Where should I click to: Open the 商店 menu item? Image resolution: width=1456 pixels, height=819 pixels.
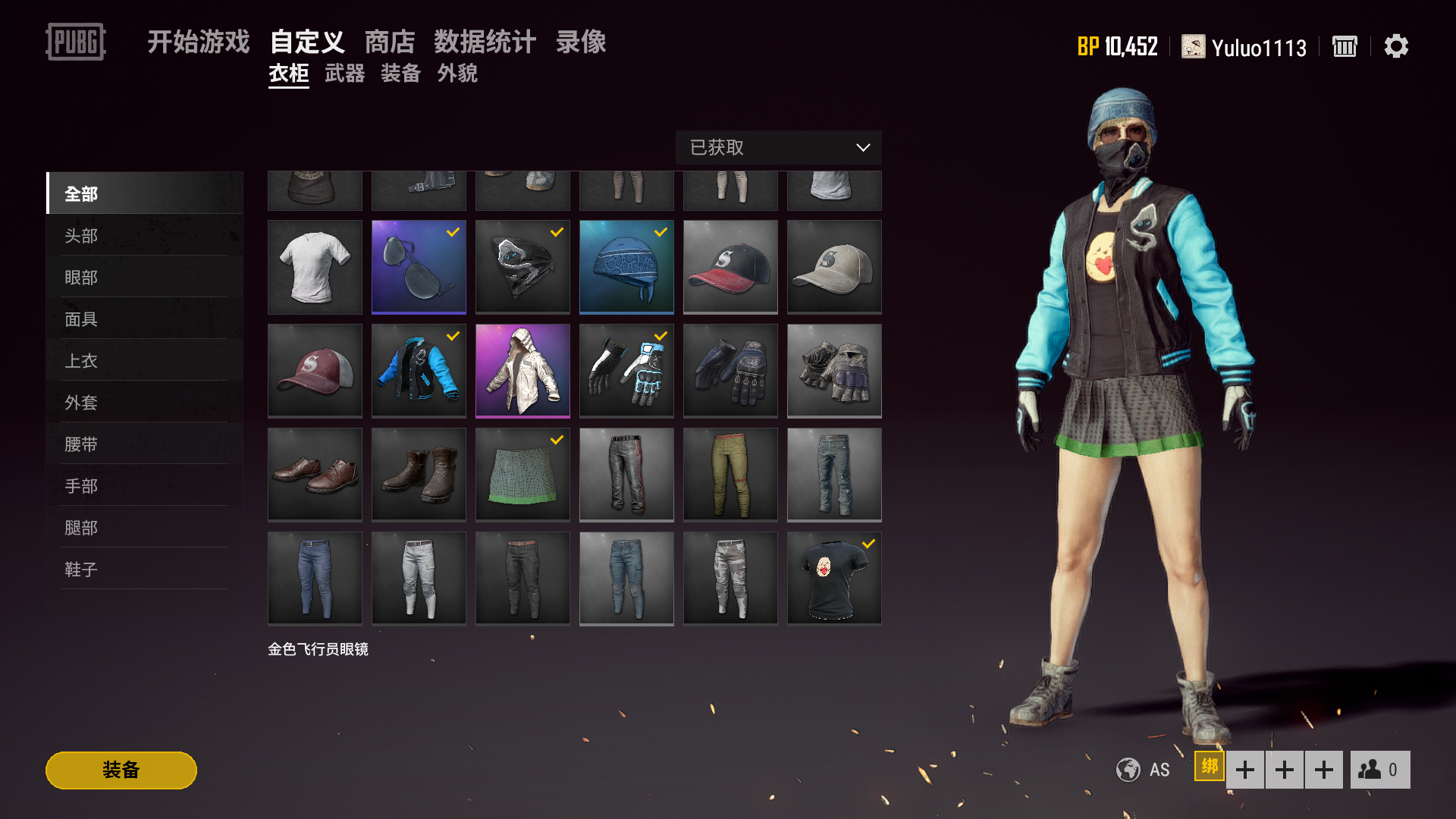(x=391, y=42)
